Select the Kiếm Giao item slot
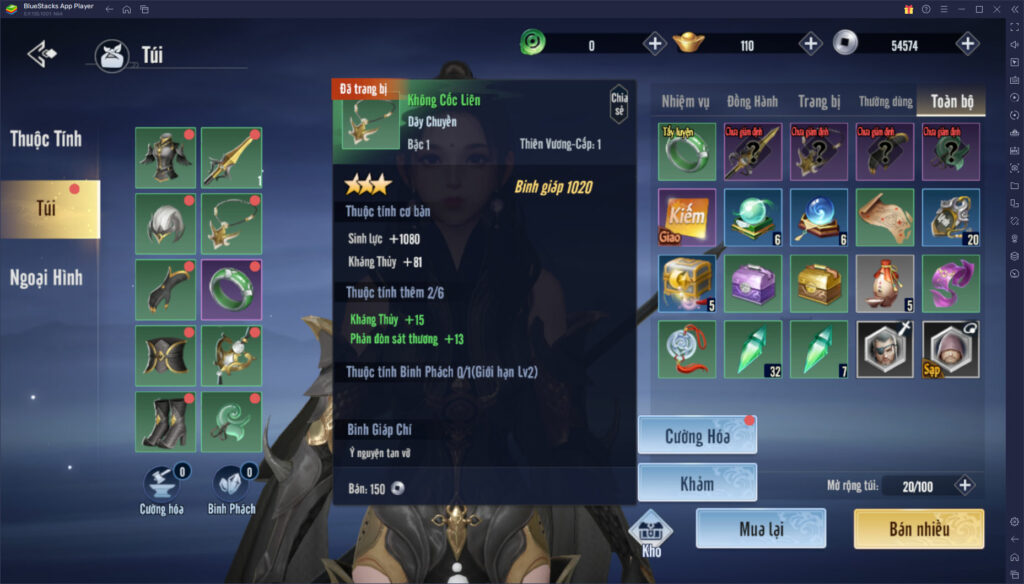 [x=686, y=217]
